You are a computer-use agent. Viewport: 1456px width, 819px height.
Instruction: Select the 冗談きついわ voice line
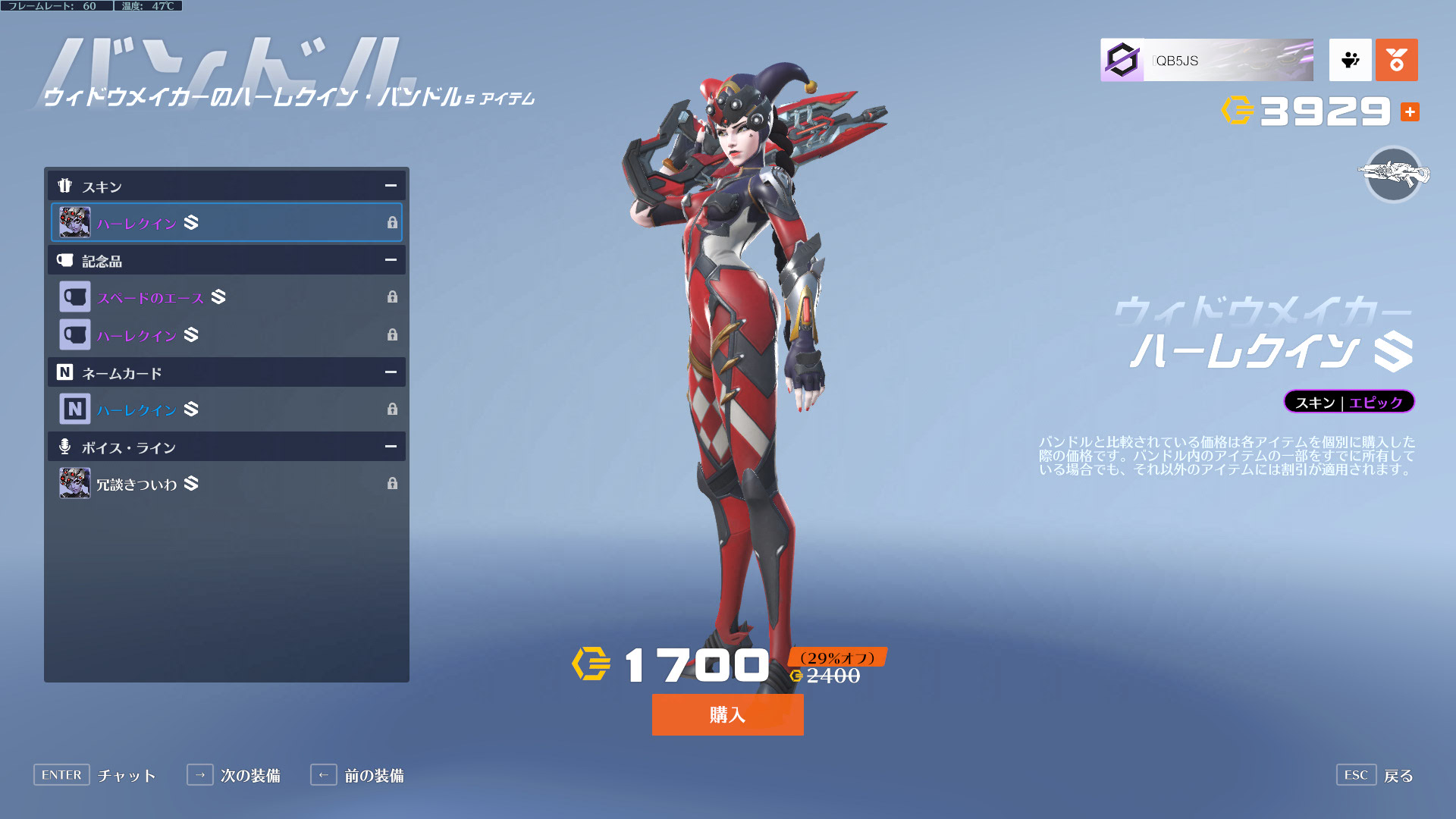click(226, 484)
